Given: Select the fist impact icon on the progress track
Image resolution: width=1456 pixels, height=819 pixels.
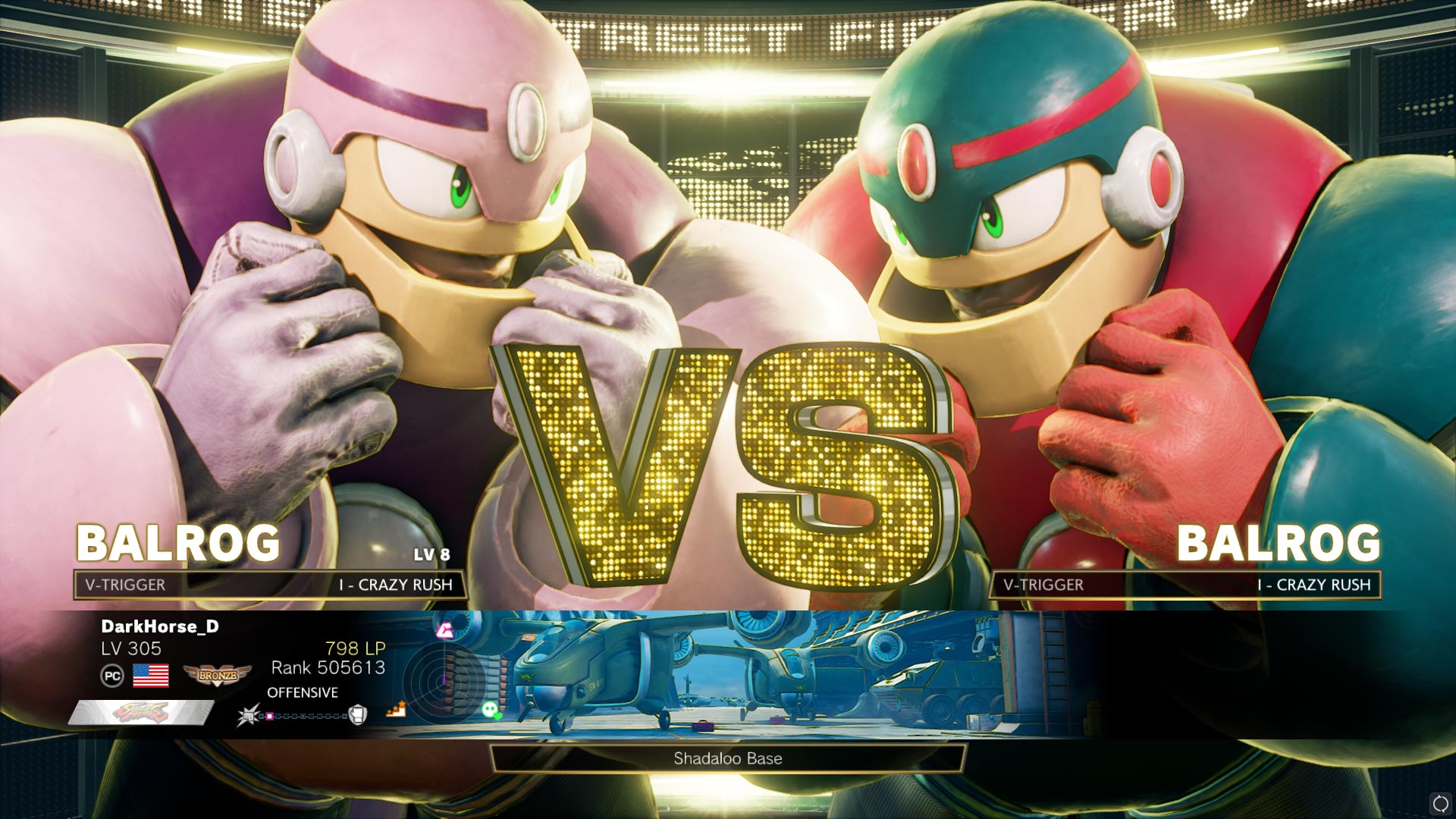Looking at the screenshot, I should tap(249, 716).
